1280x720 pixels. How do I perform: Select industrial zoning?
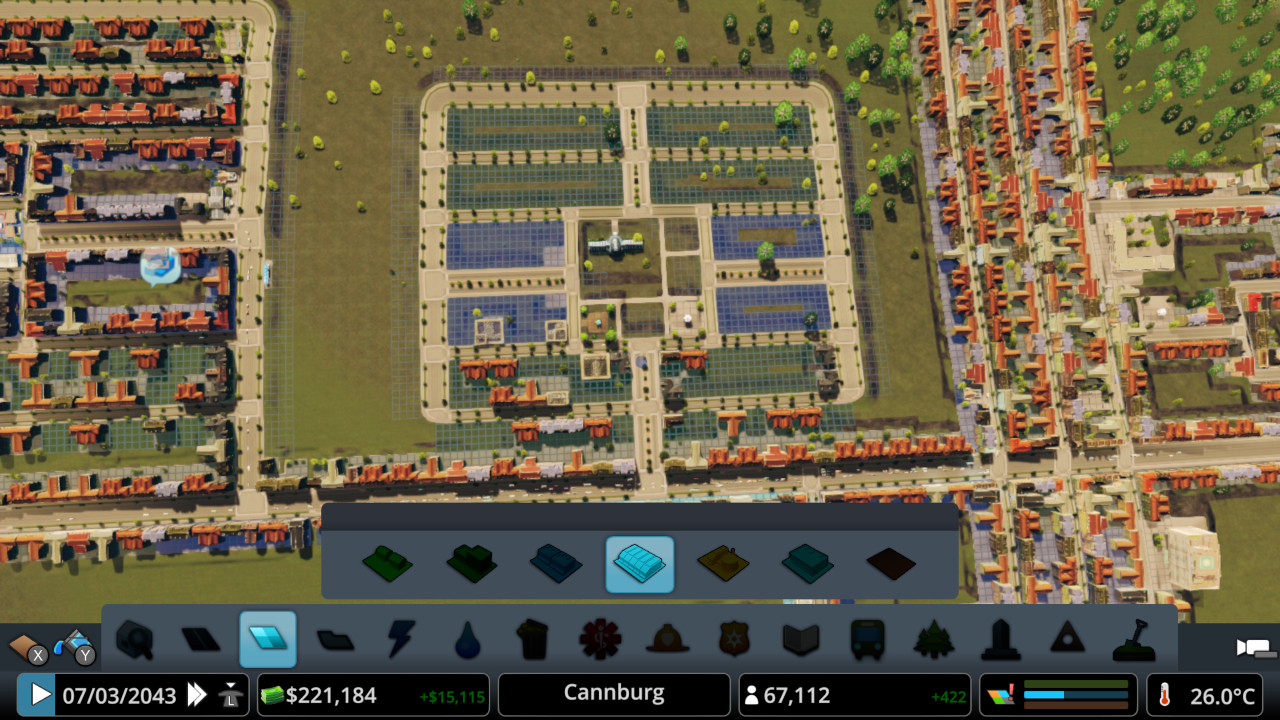click(725, 564)
